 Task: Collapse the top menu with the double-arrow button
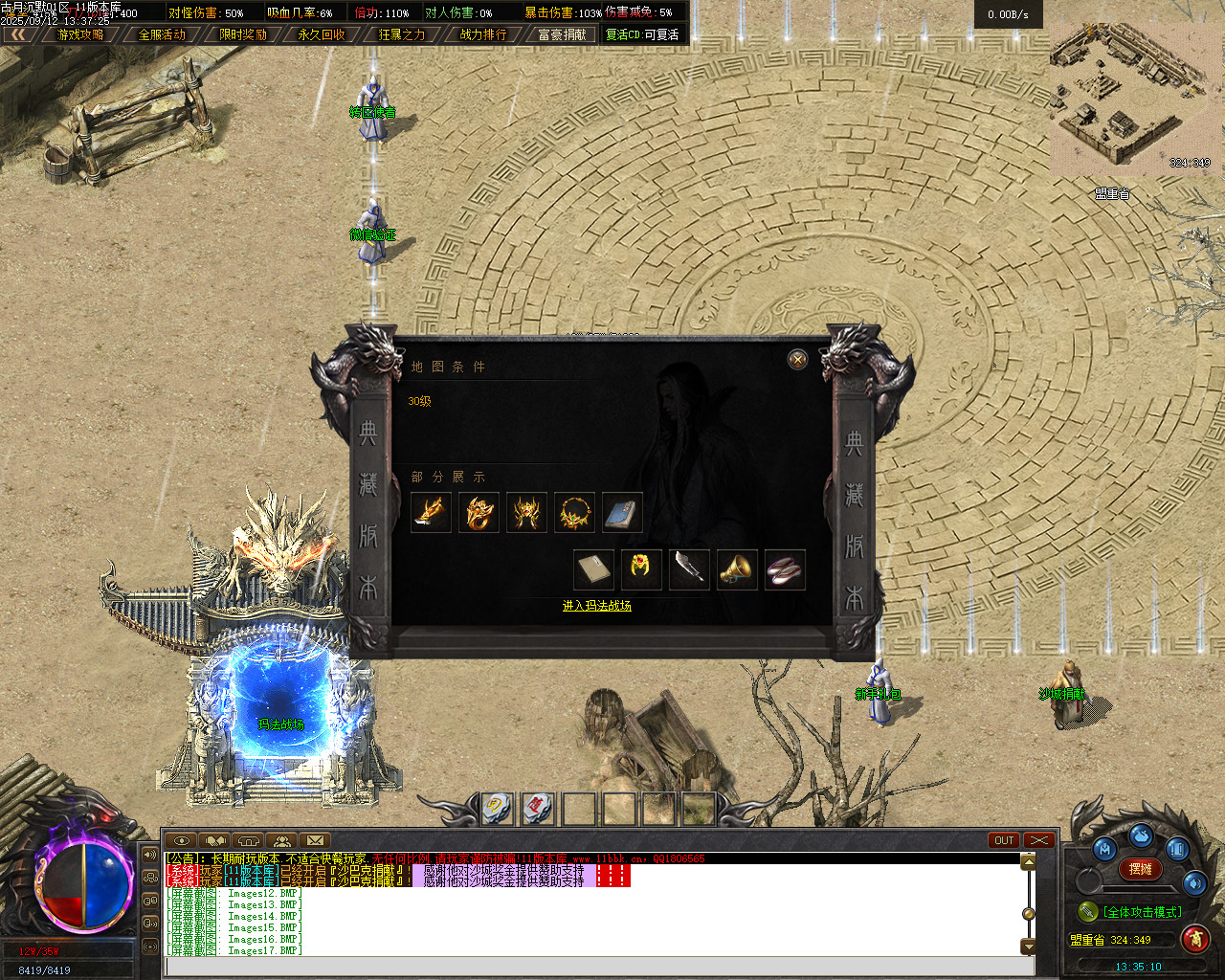pos(18,34)
